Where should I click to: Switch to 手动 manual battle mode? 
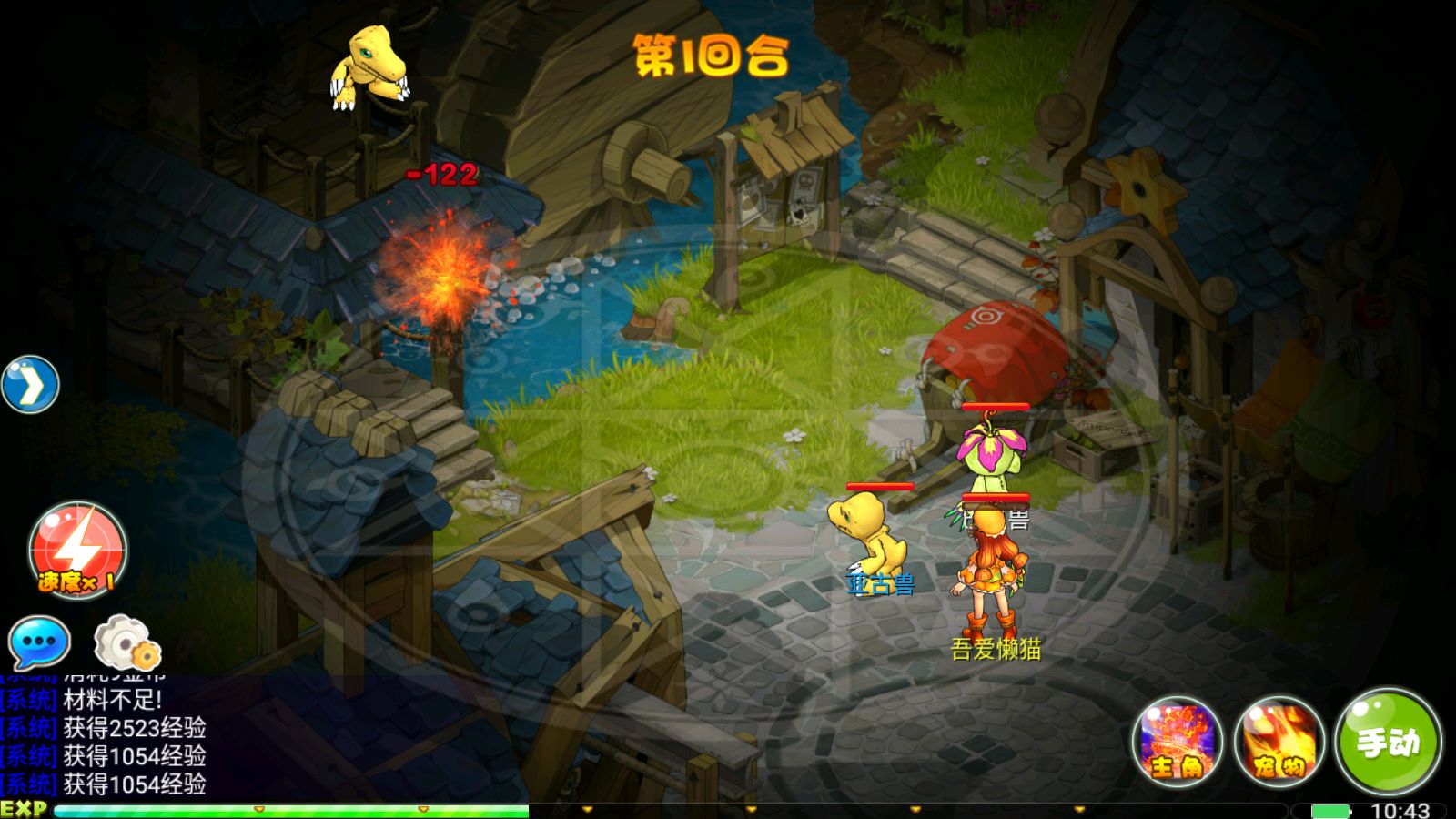pyautogui.click(x=1388, y=742)
